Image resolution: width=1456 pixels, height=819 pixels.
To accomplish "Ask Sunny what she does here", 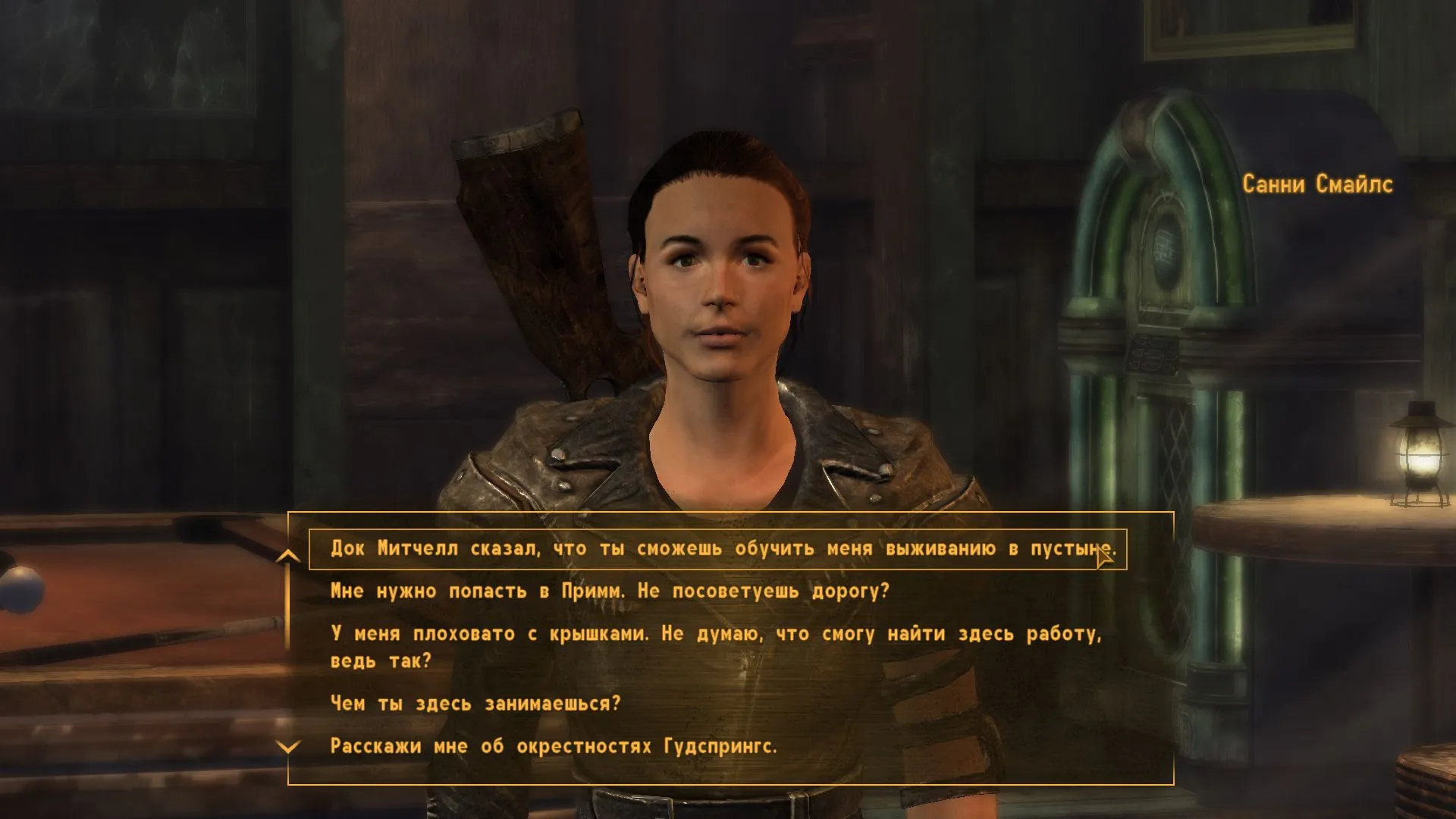I will tap(475, 704).
